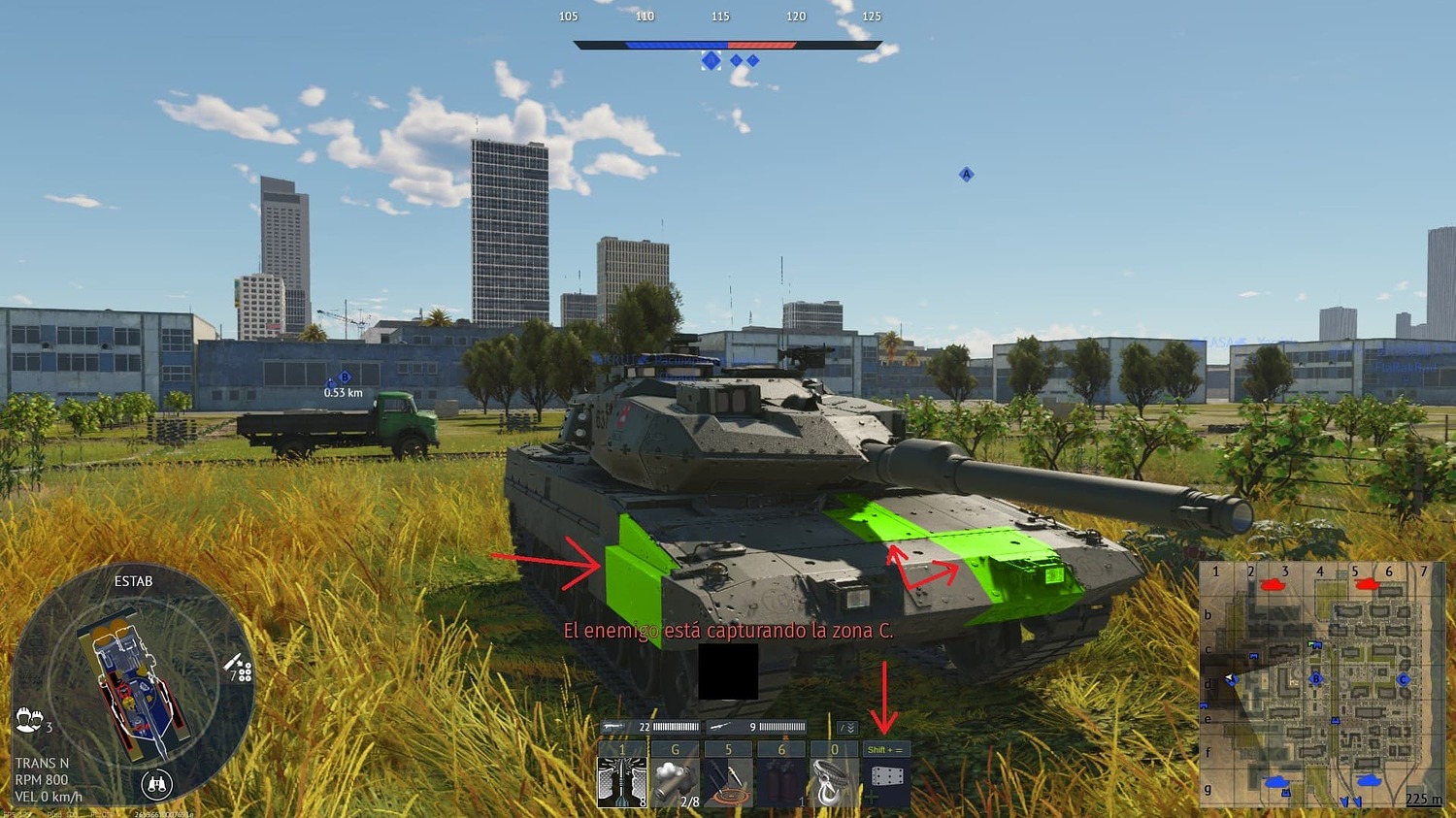The height and width of the screenshot is (818, 1456).
Task: Click the second gun icon showing 9 rounds
Action: (x=720, y=726)
